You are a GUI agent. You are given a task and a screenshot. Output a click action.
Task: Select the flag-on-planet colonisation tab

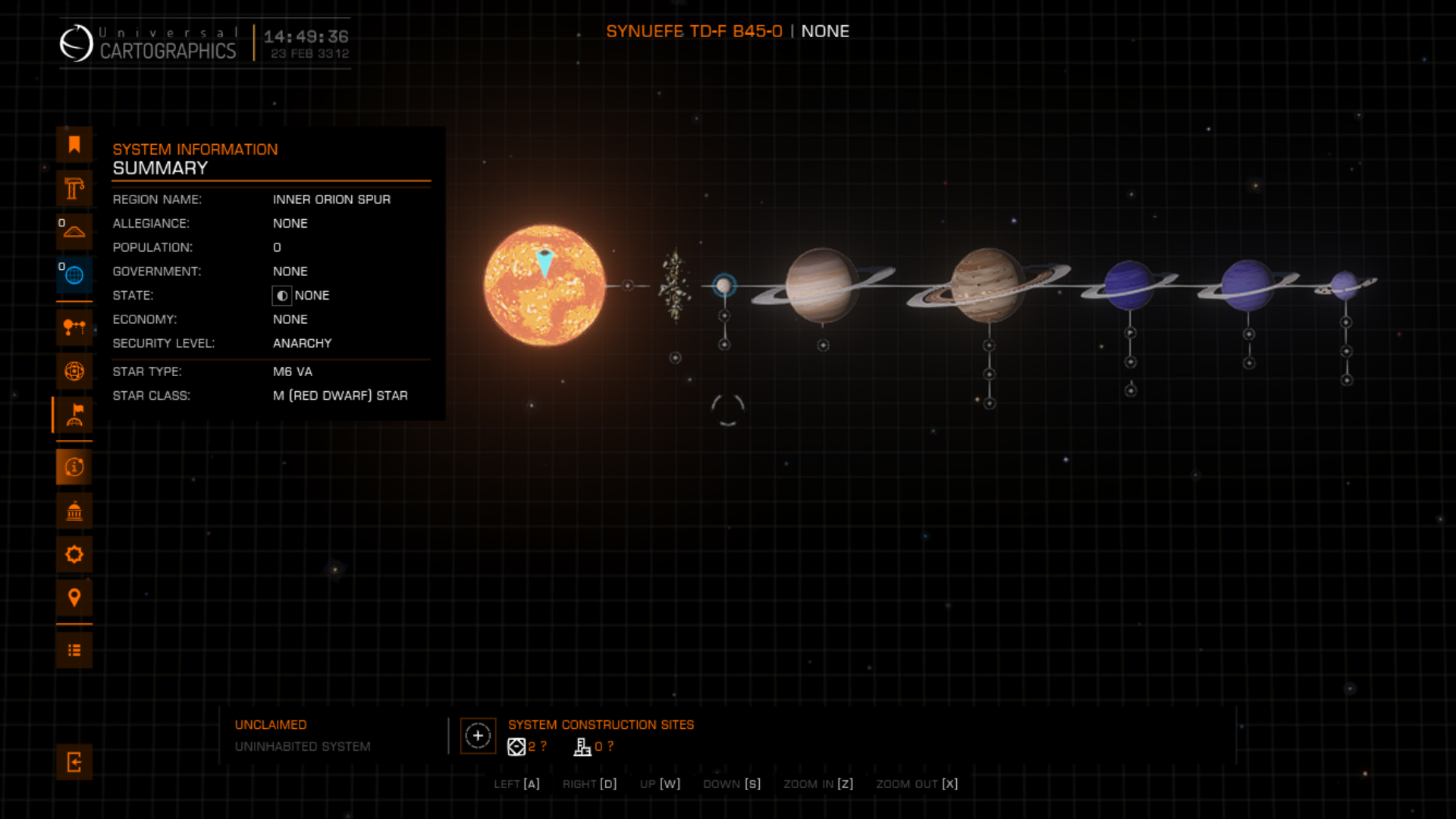point(74,415)
